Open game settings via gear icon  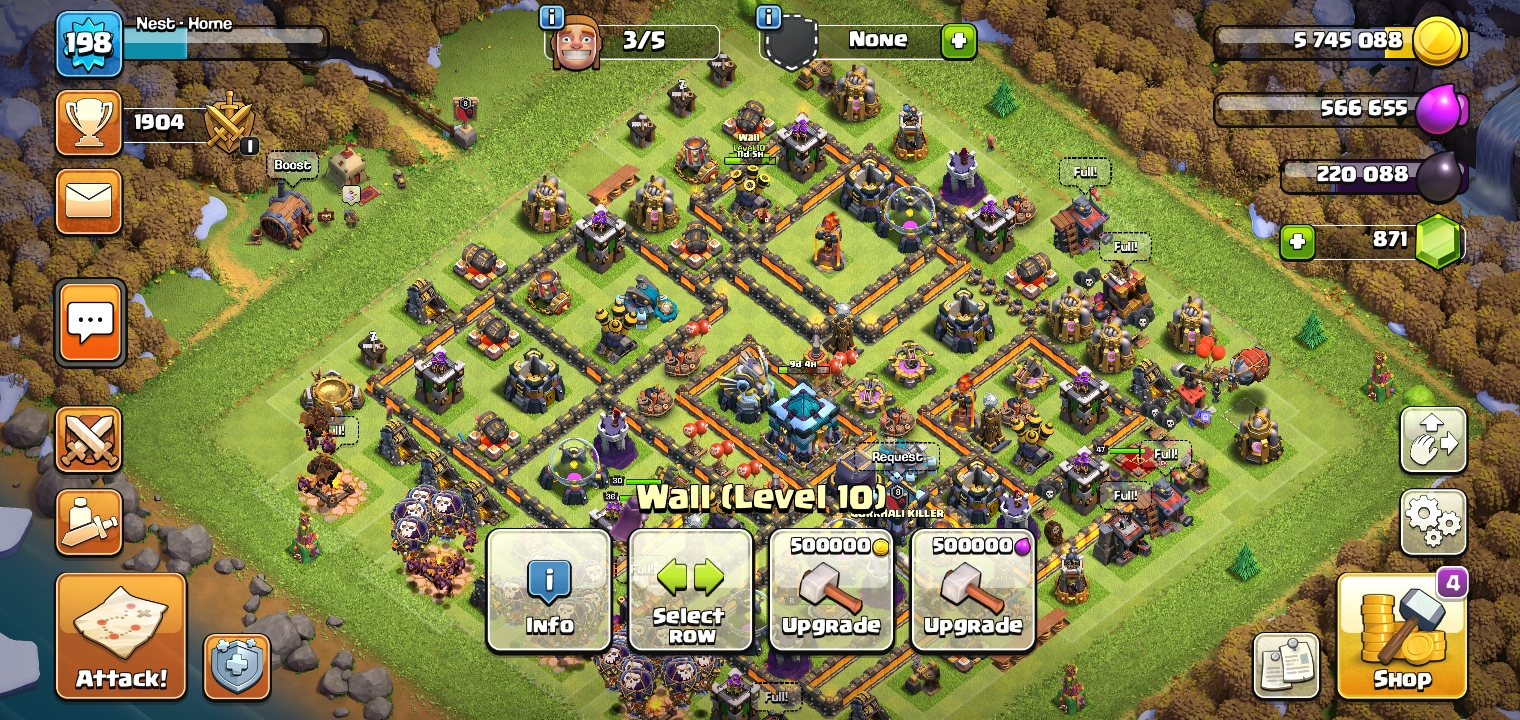1434,522
